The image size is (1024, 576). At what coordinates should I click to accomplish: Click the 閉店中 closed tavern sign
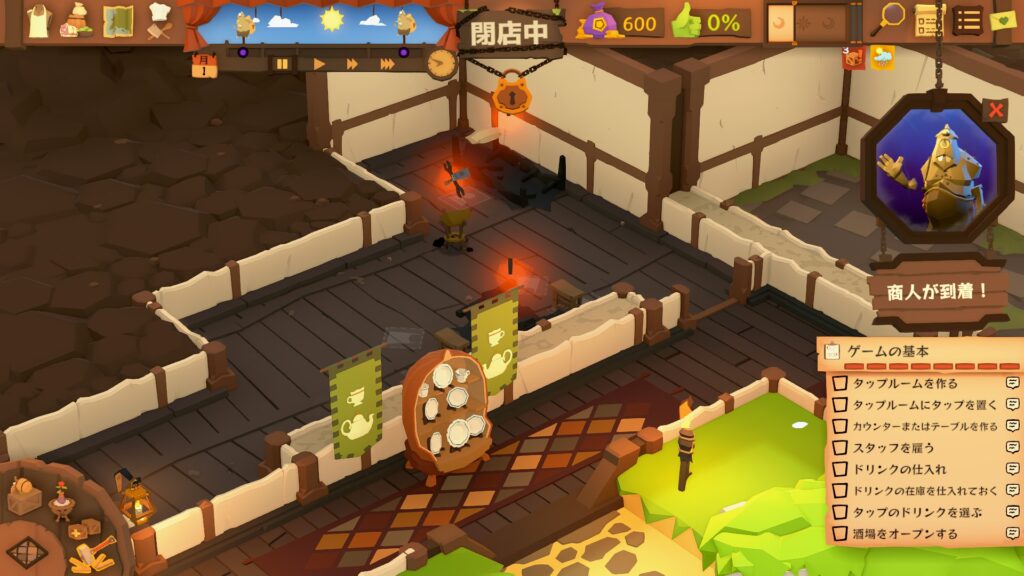tap(510, 31)
